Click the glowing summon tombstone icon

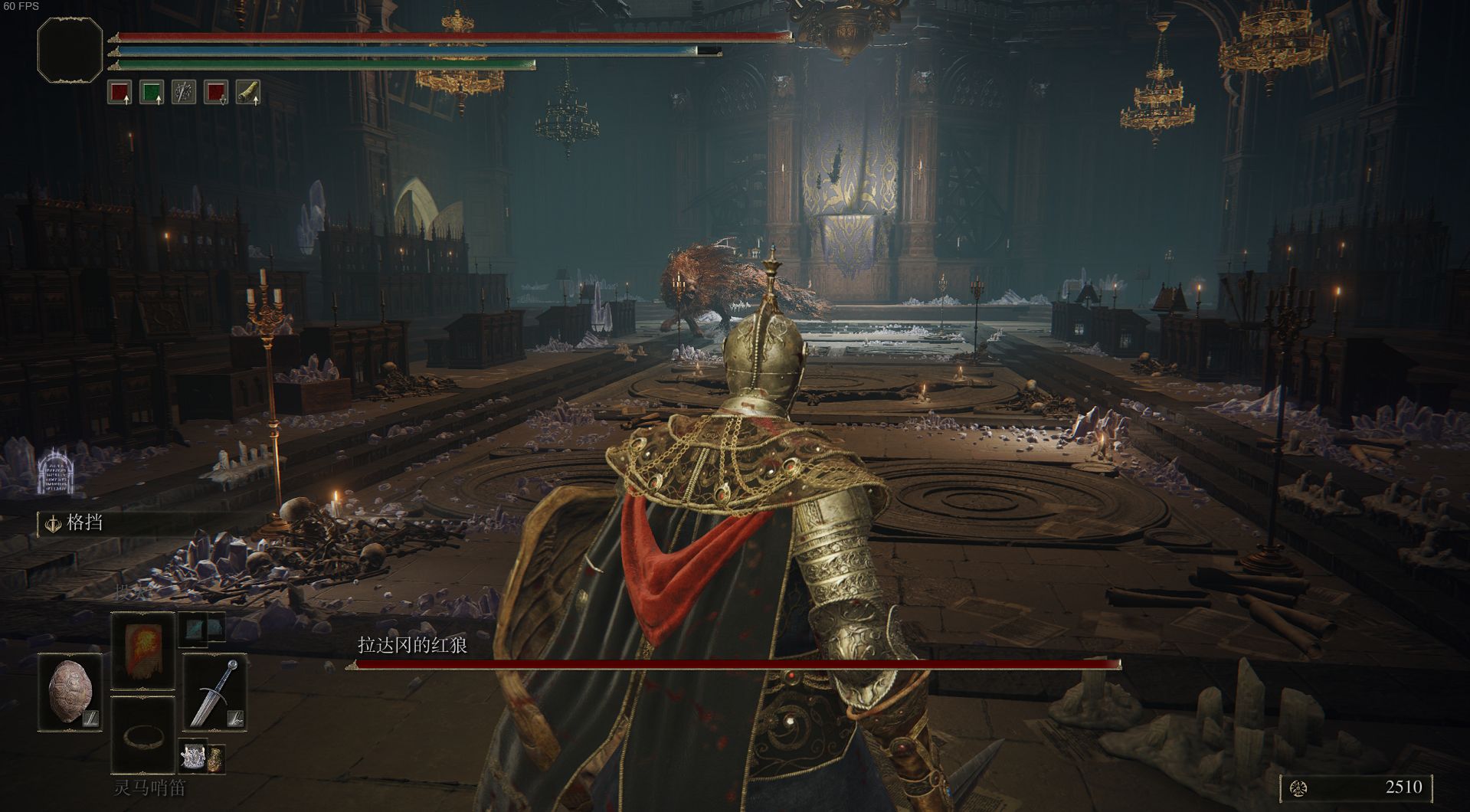(55, 470)
